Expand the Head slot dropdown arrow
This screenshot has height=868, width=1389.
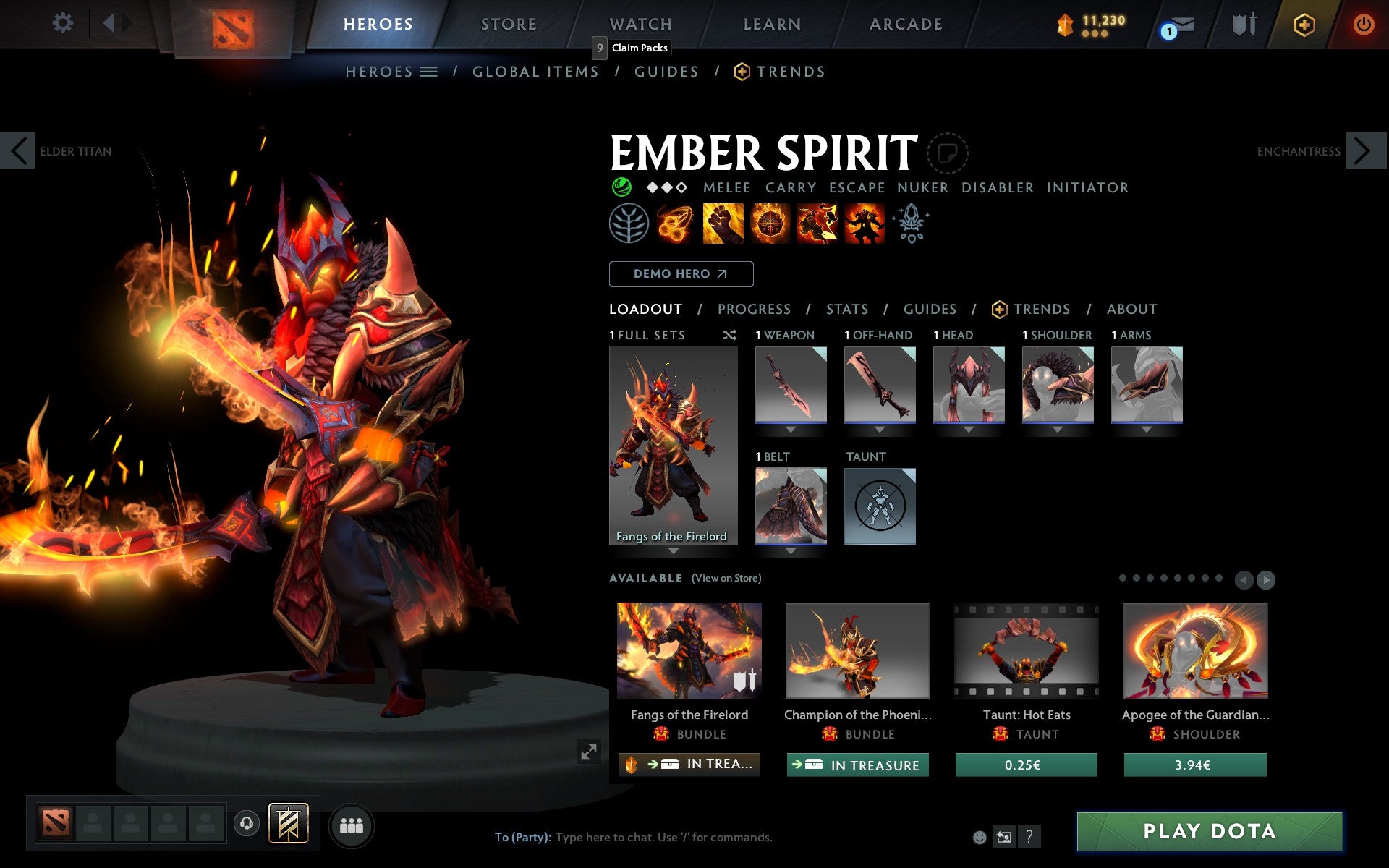point(969,428)
